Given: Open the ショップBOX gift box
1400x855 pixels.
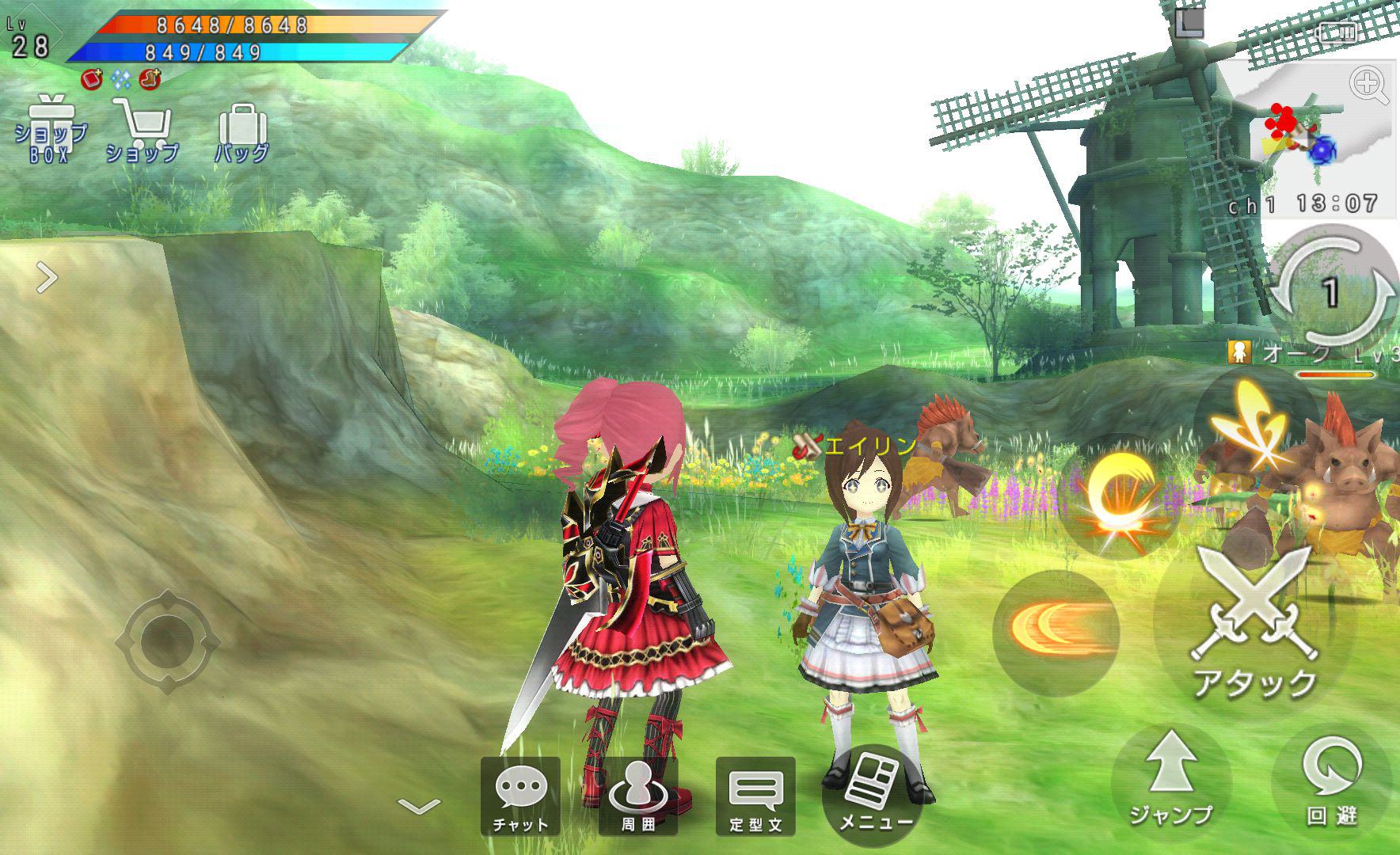Looking at the screenshot, I should coord(51,131).
